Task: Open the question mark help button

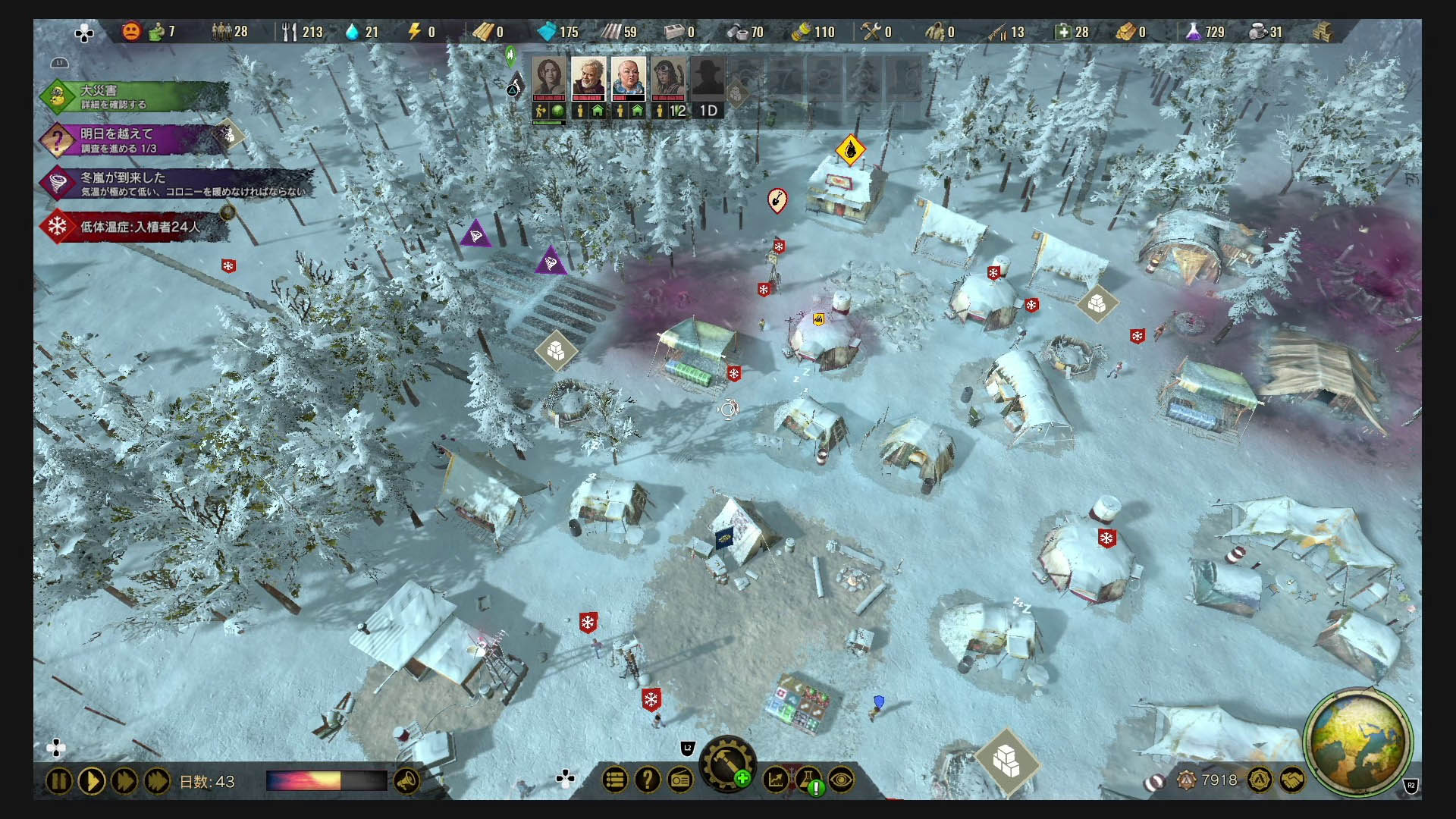Action: [x=648, y=780]
